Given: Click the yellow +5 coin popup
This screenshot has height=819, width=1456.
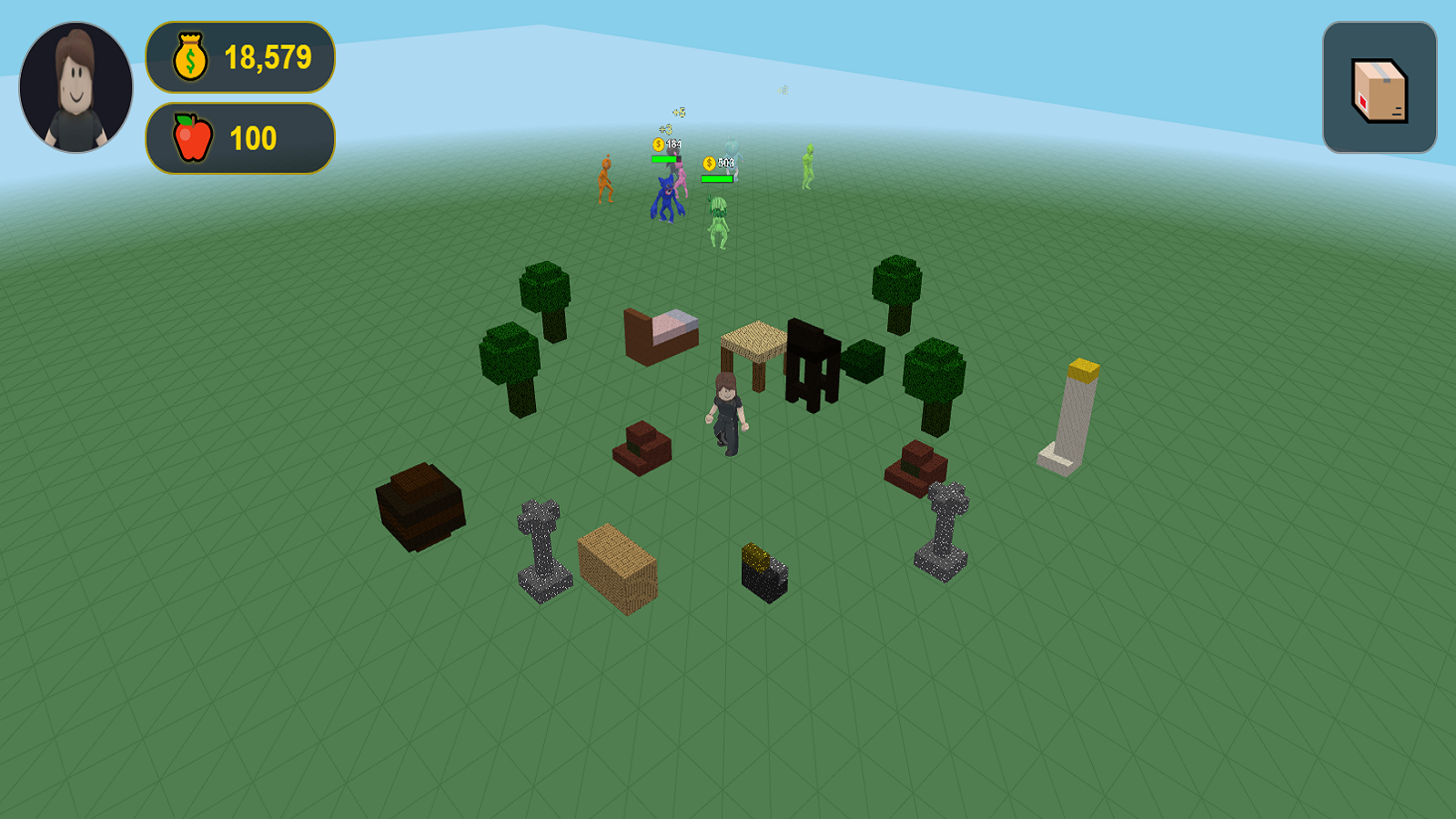Looking at the screenshot, I should [x=678, y=112].
